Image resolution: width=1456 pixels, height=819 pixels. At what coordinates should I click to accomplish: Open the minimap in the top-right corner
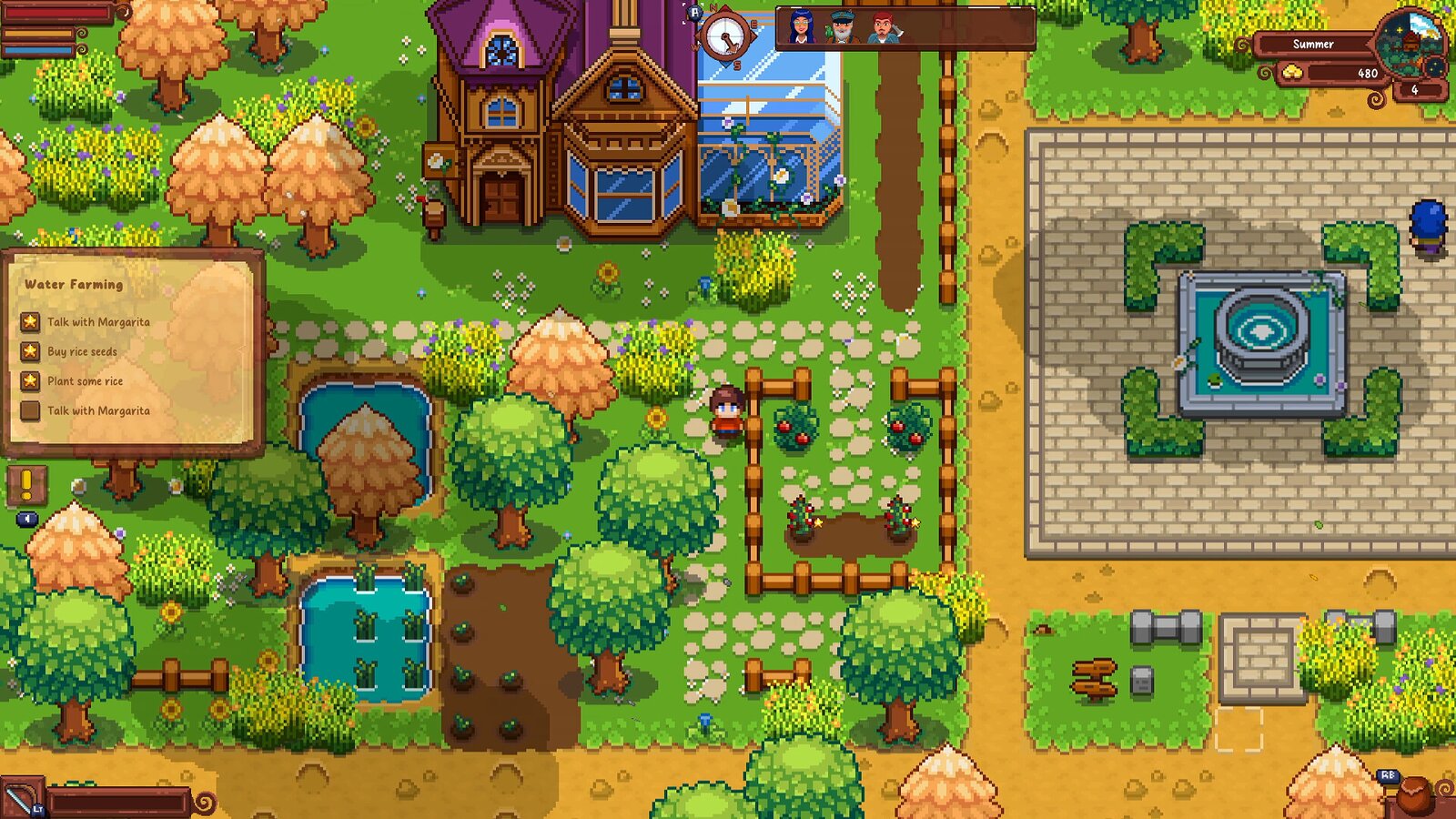[x=1409, y=45]
